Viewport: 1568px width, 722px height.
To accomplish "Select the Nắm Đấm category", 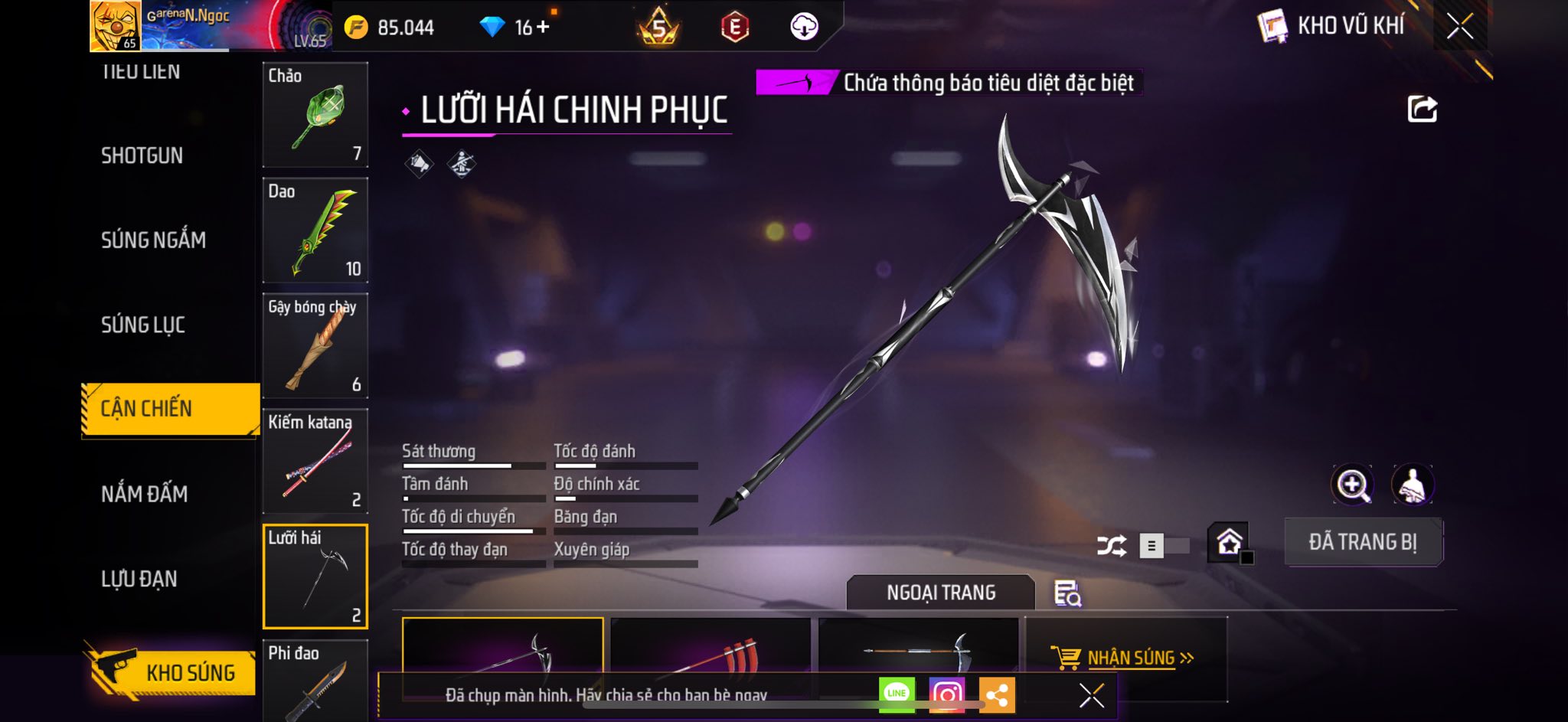I will (x=144, y=494).
